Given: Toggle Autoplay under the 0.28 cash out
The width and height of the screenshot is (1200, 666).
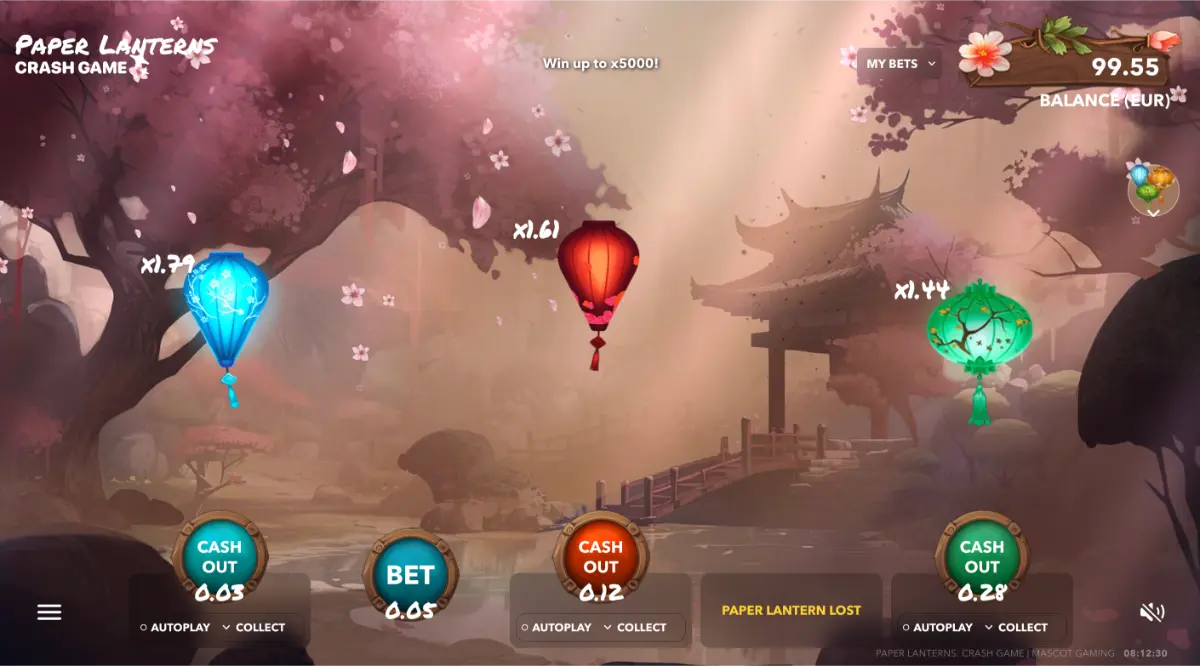Looking at the screenshot, I should (938, 628).
